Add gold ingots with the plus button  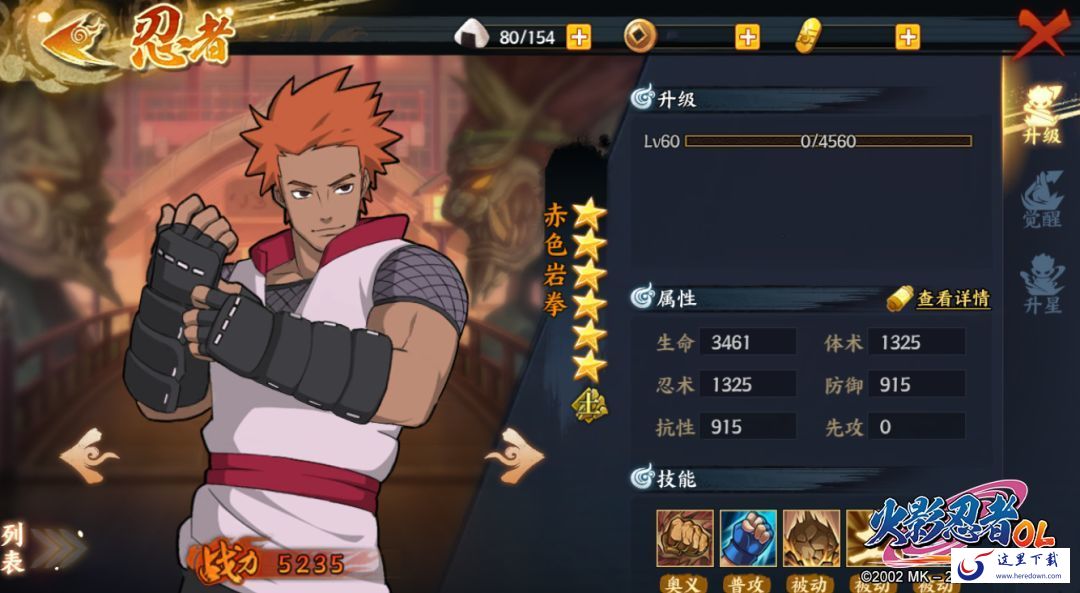pyautogui.click(x=907, y=37)
